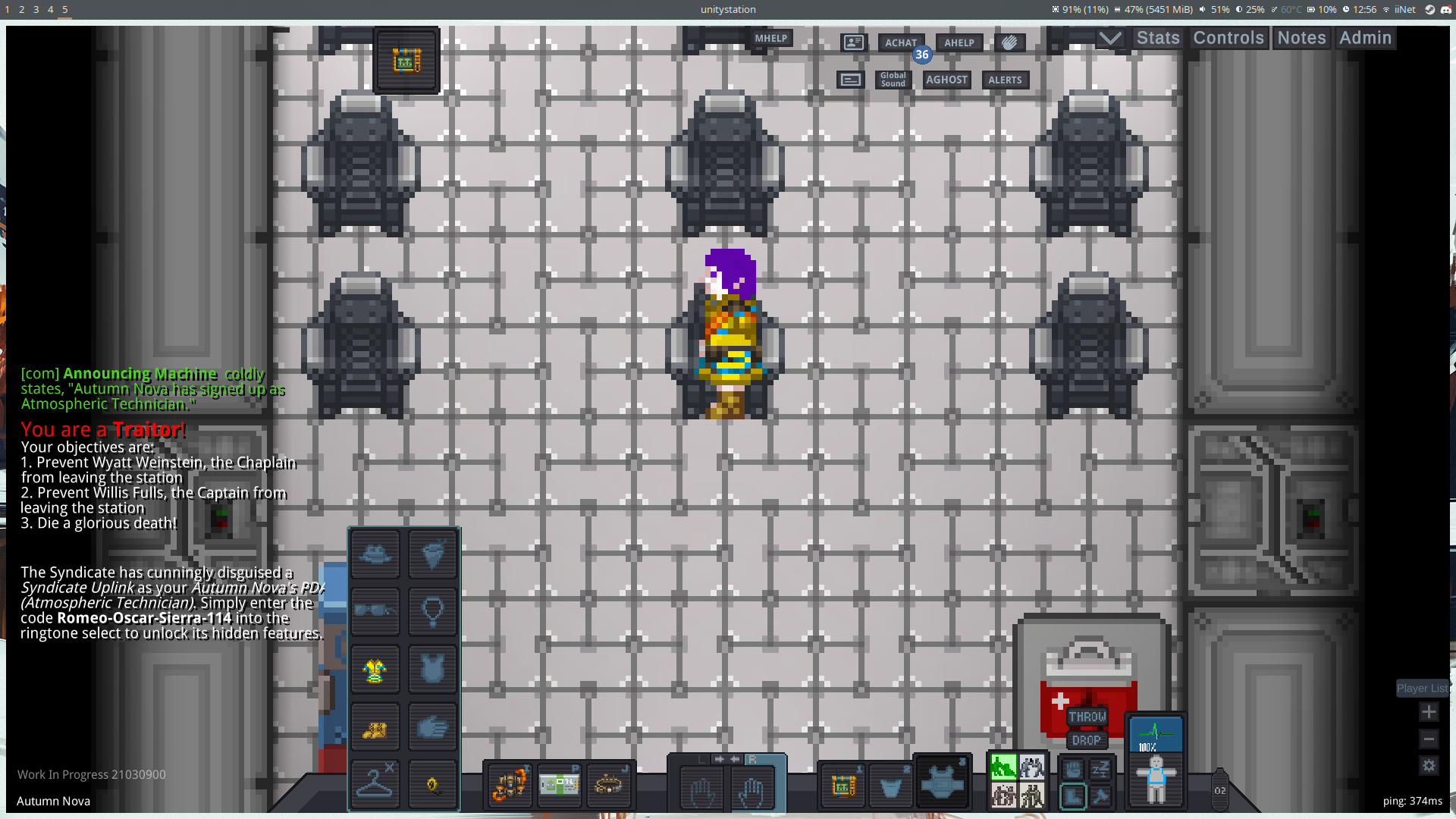Switch to the Stats tab
This screenshot has width=1456, height=819.
[x=1157, y=37]
